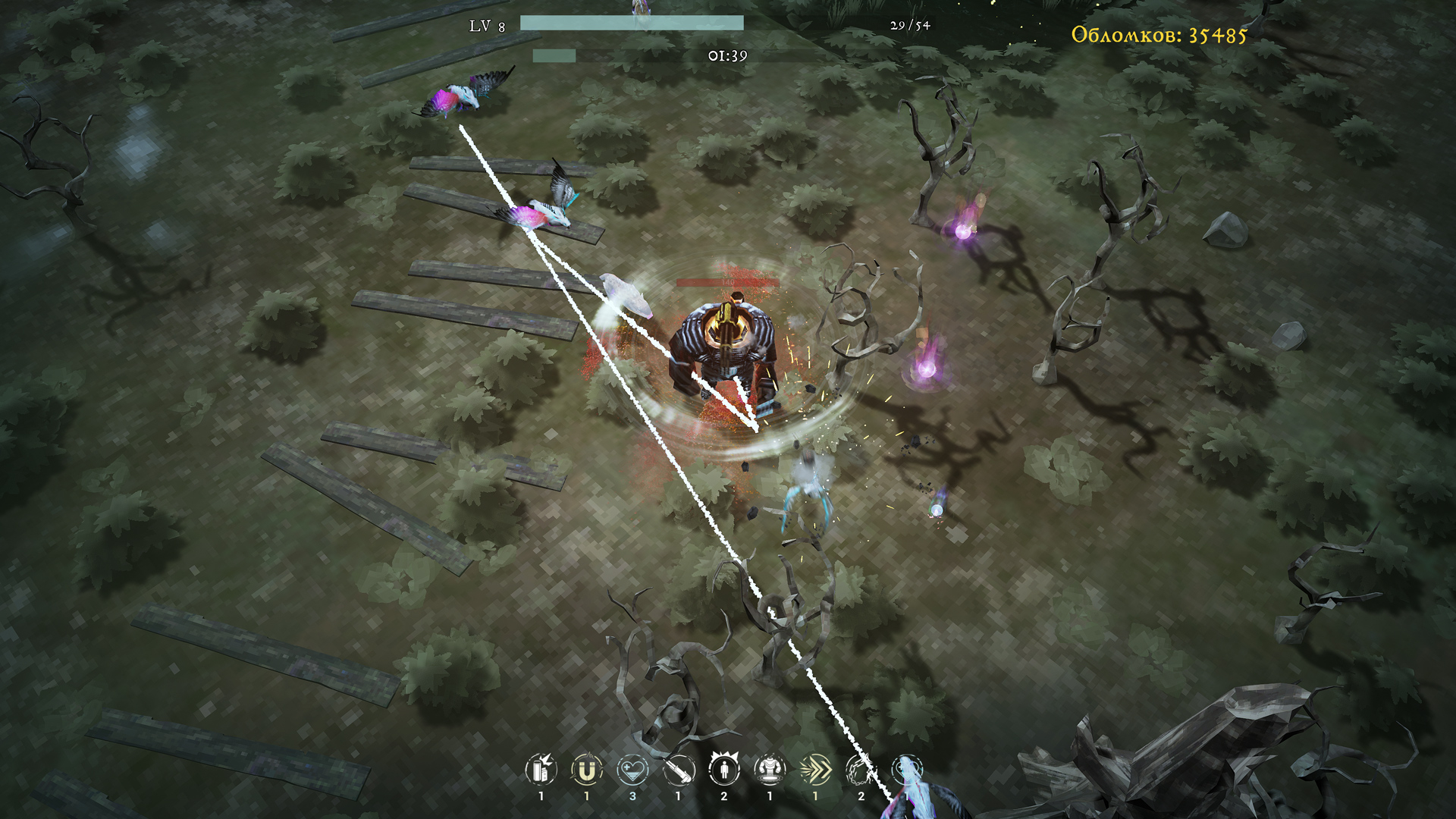Select the blue heart health upgrade
The image size is (1456, 819).
click(x=632, y=770)
